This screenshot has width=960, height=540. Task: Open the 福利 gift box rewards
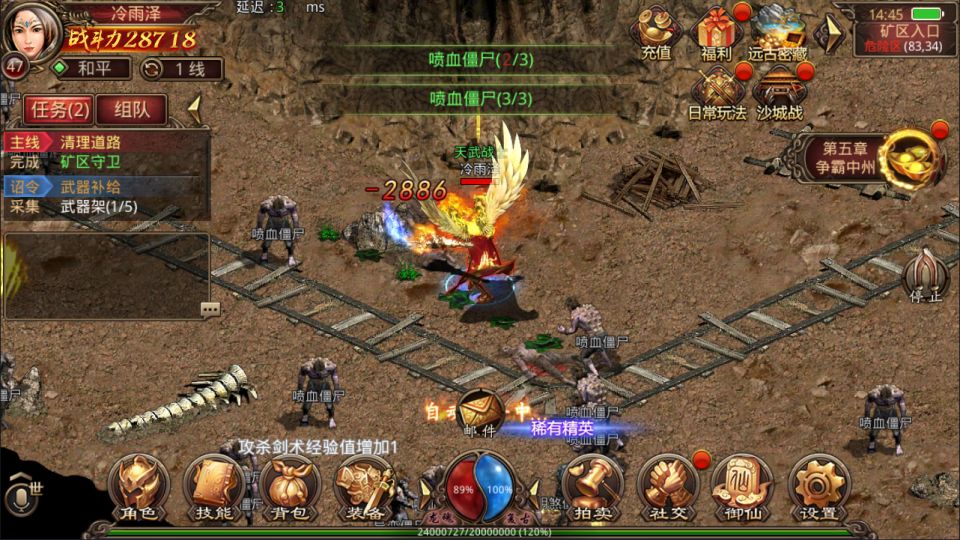tap(716, 33)
